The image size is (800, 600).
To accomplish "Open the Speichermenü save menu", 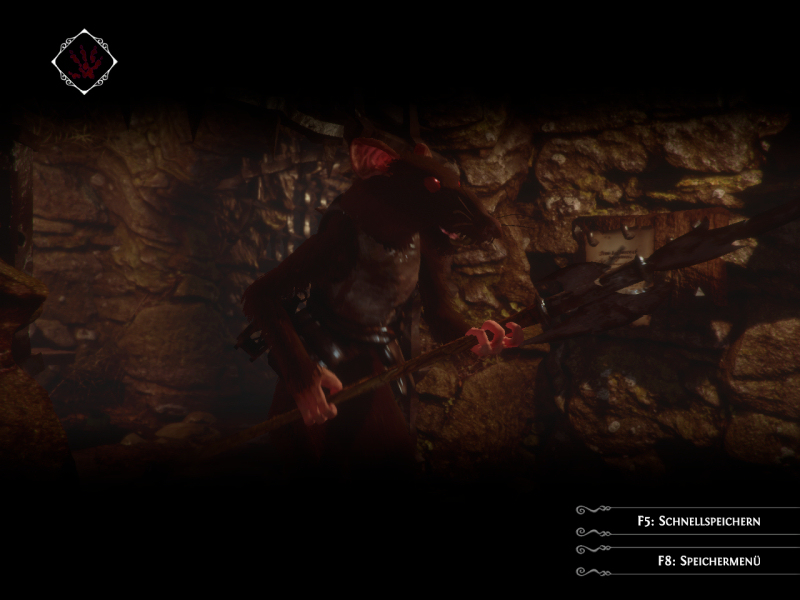I will (x=699, y=561).
